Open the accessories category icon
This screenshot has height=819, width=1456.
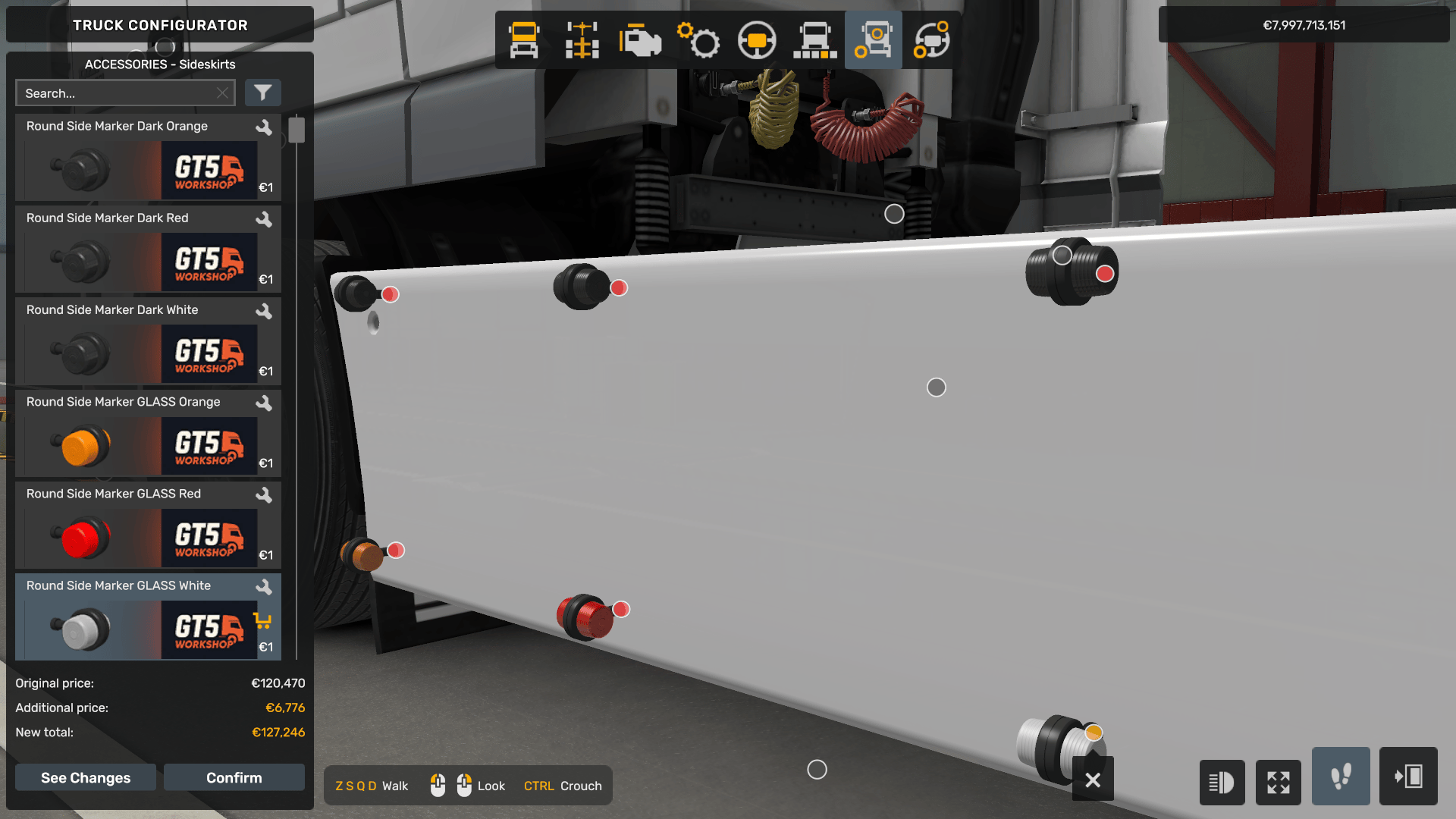click(x=873, y=39)
